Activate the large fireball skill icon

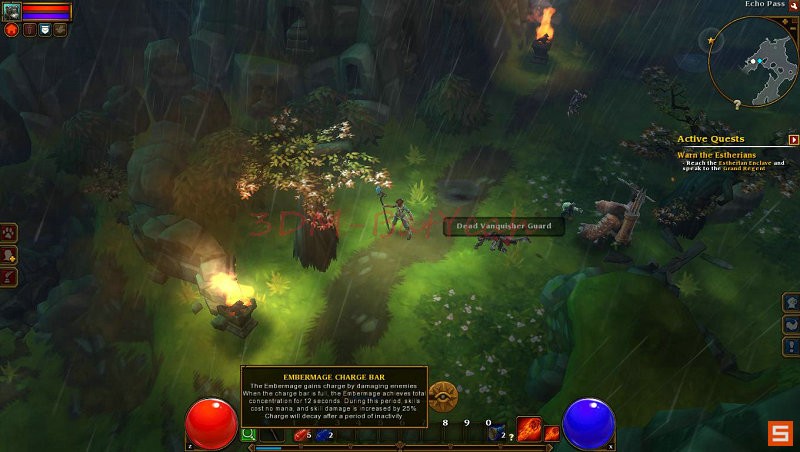click(x=528, y=430)
